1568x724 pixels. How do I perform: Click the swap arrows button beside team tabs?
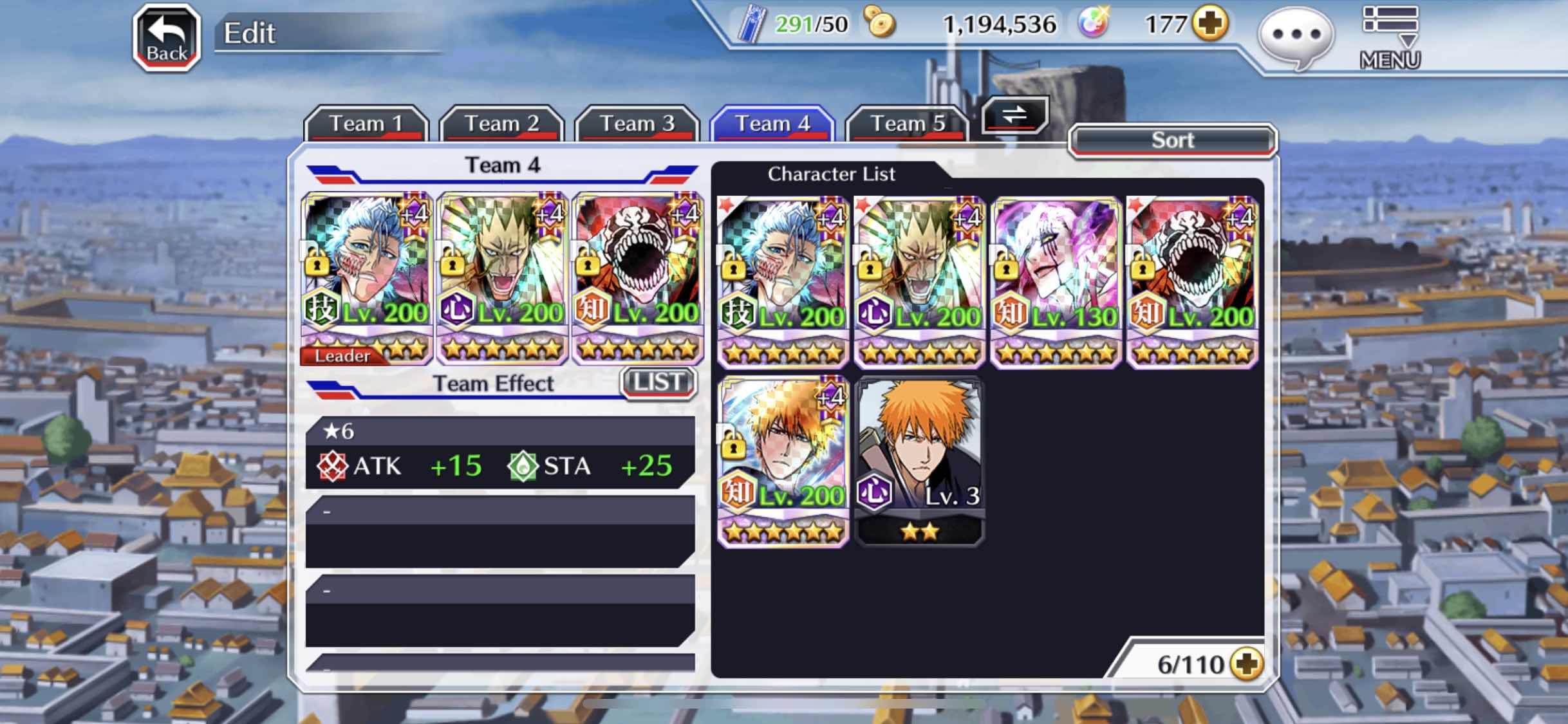click(x=1014, y=116)
